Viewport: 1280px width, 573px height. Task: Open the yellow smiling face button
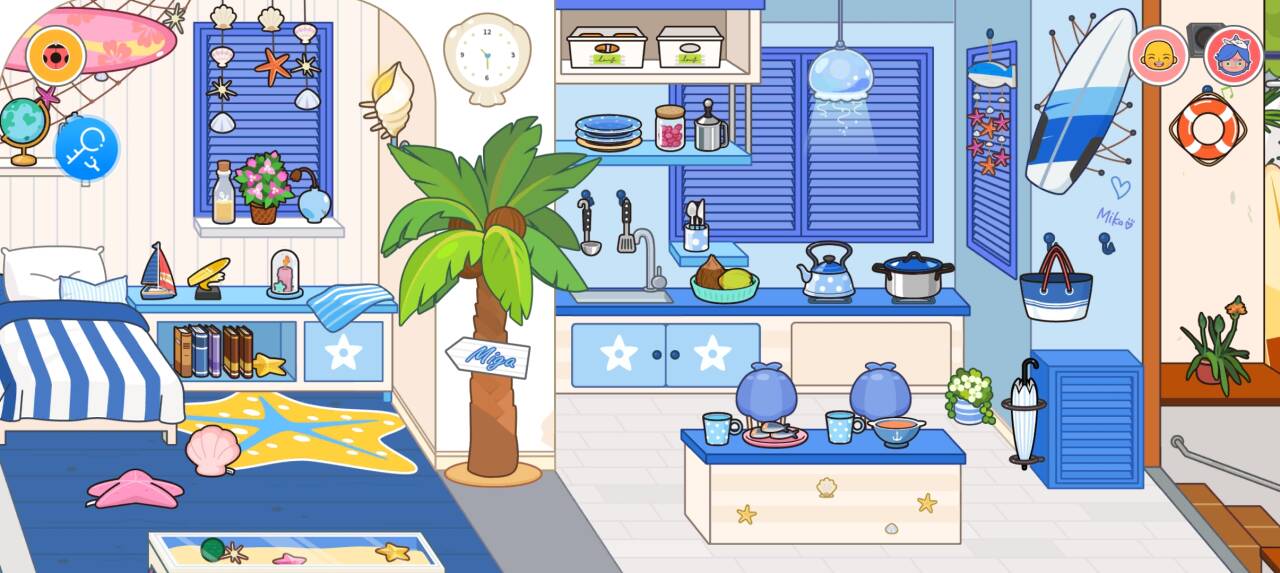point(1158,55)
